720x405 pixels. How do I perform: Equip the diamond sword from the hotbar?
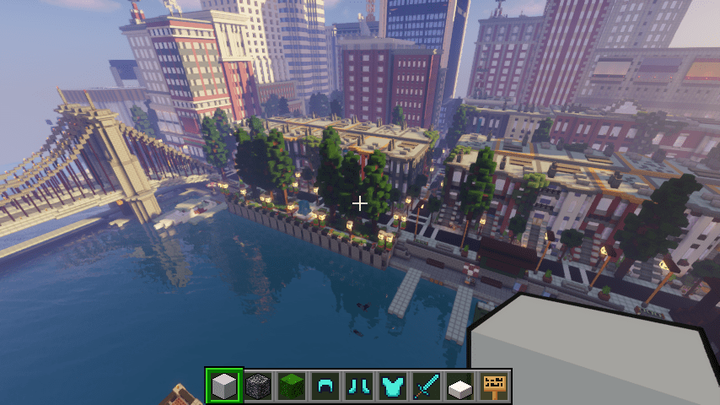coord(426,386)
